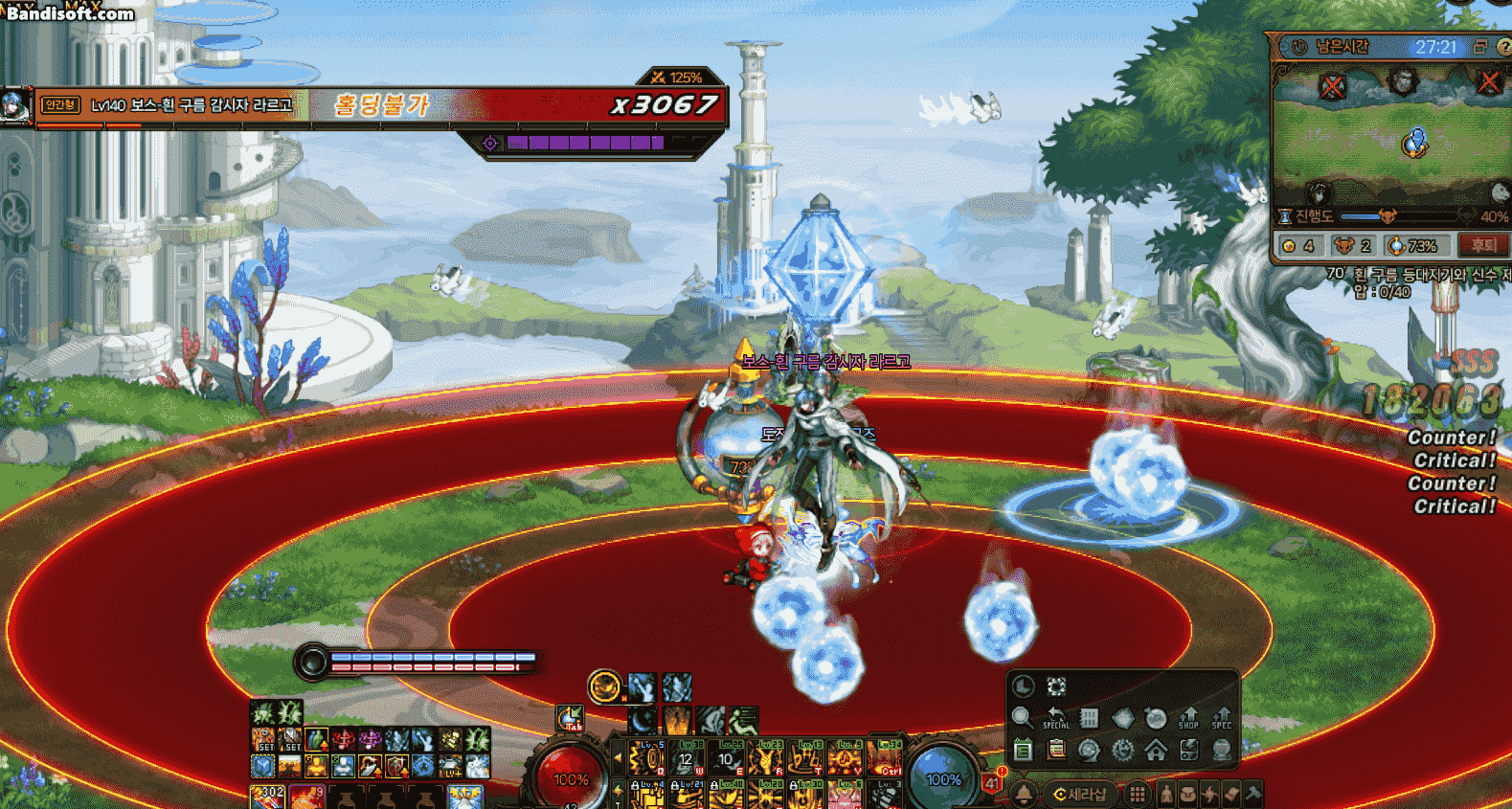The width and height of the screenshot is (1512, 809).
Task: Activate the skill bound to Ctrl
Action: pos(887,759)
